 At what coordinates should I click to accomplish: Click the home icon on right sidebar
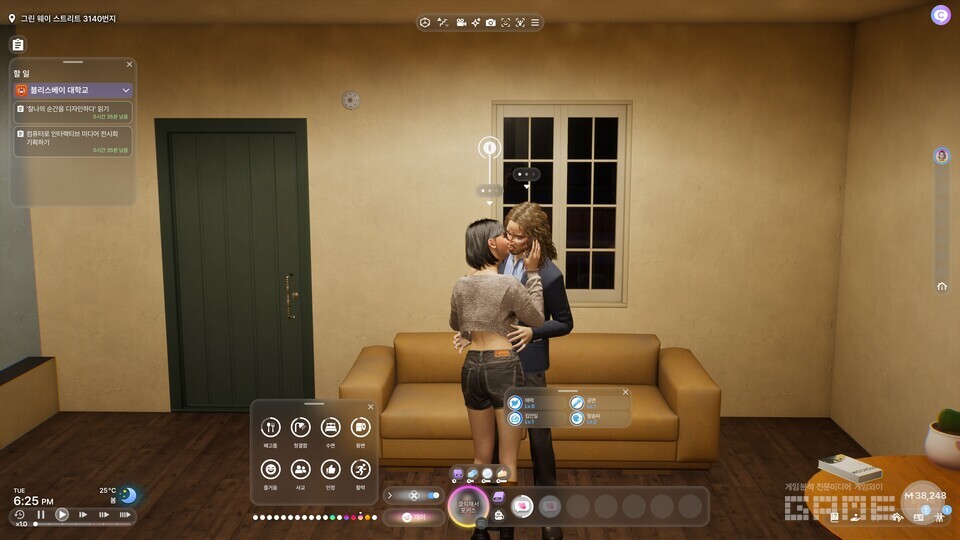tap(941, 286)
